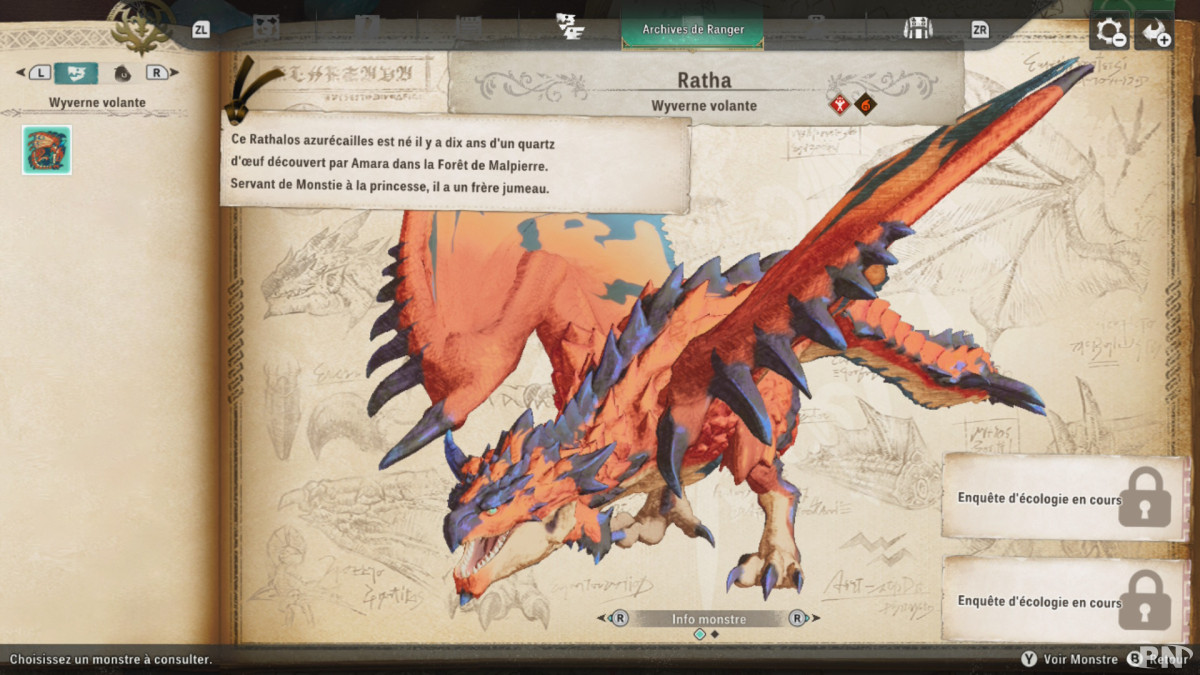Switch to the monster list icon tab
This screenshot has height=675, width=1200.
(x=570, y=28)
